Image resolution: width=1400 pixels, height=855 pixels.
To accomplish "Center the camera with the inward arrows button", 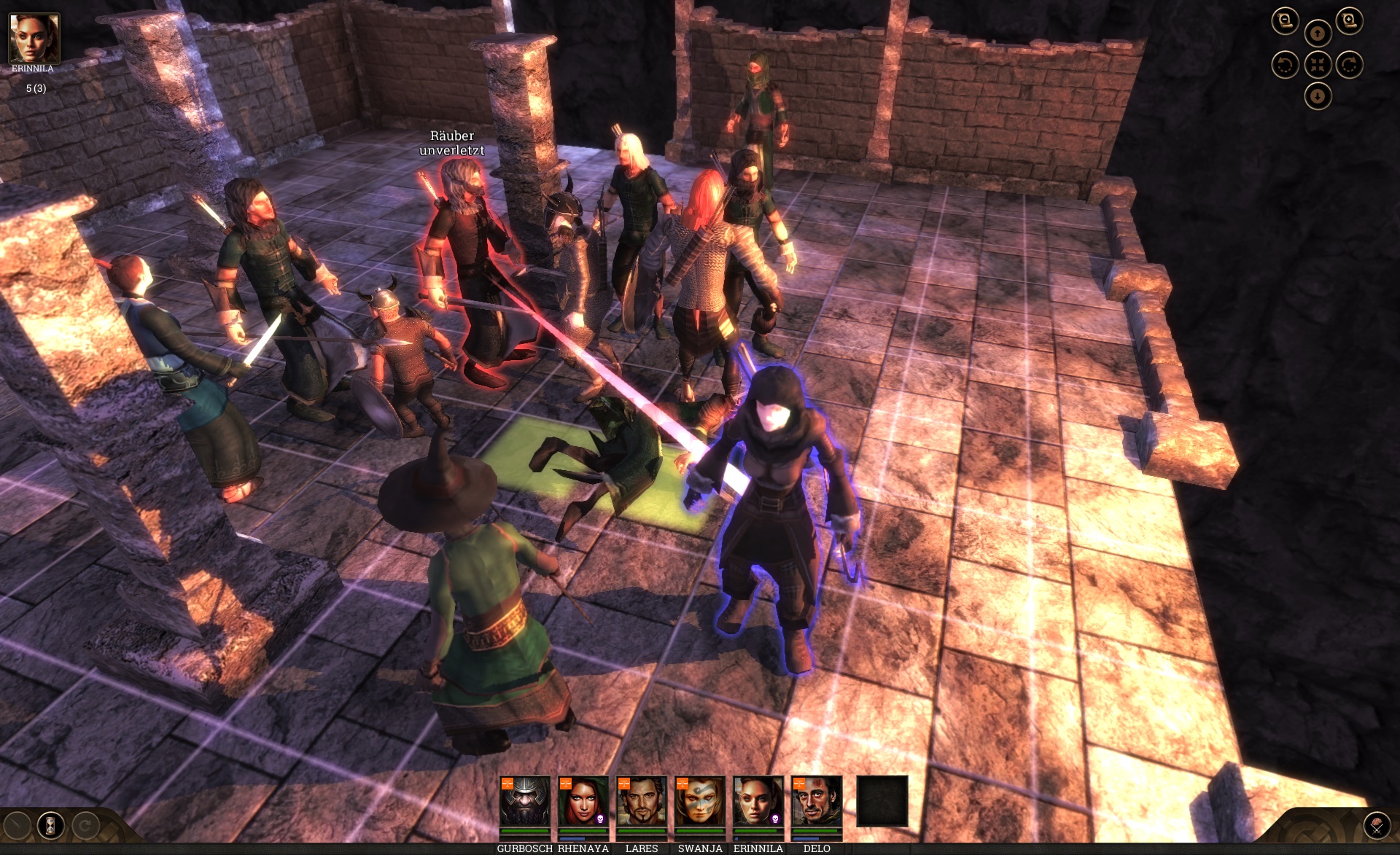I will (x=1317, y=65).
